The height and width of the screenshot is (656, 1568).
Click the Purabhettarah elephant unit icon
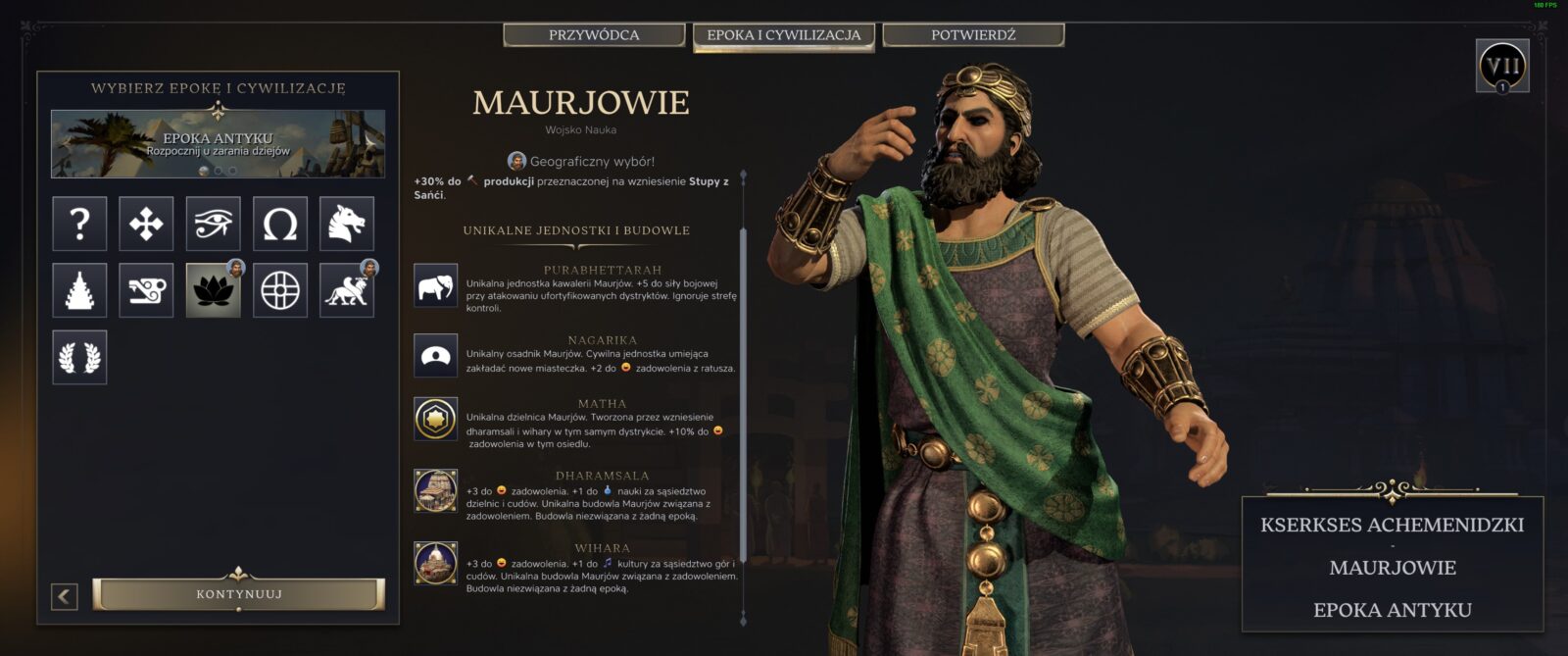[435, 286]
